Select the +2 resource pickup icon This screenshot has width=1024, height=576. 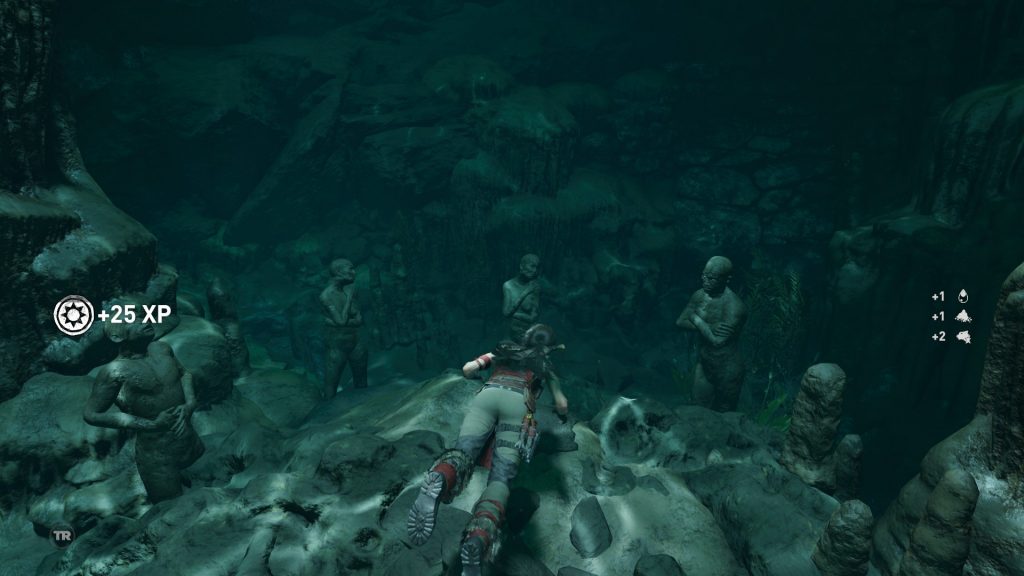tap(964, 336)
